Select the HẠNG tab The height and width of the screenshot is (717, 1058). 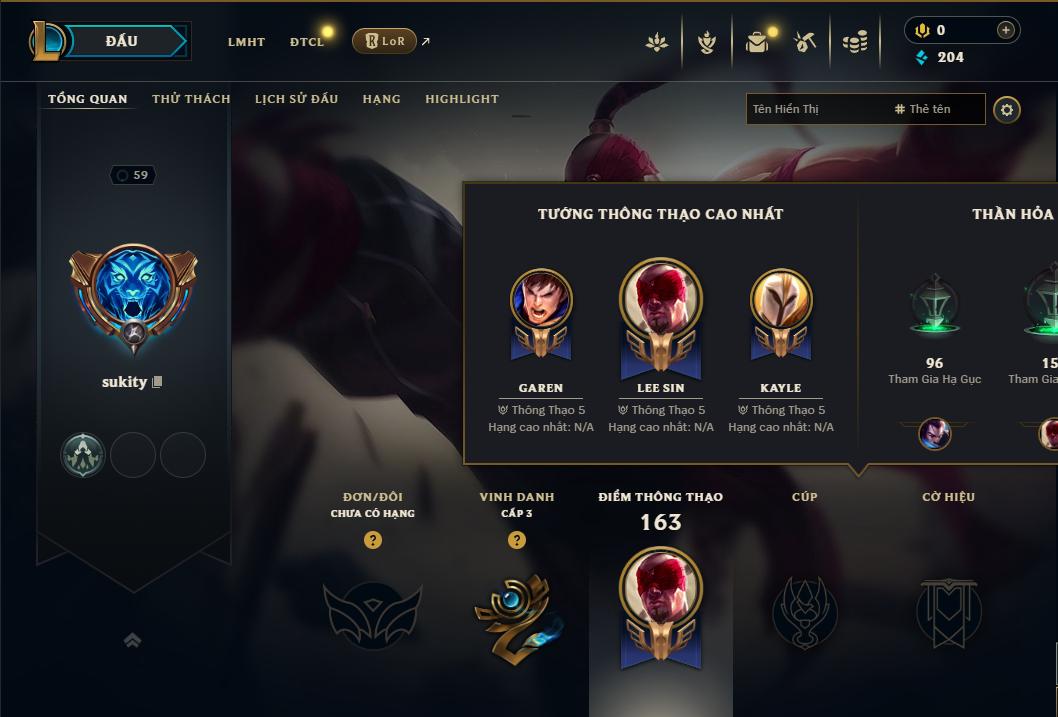click(381, 99)
